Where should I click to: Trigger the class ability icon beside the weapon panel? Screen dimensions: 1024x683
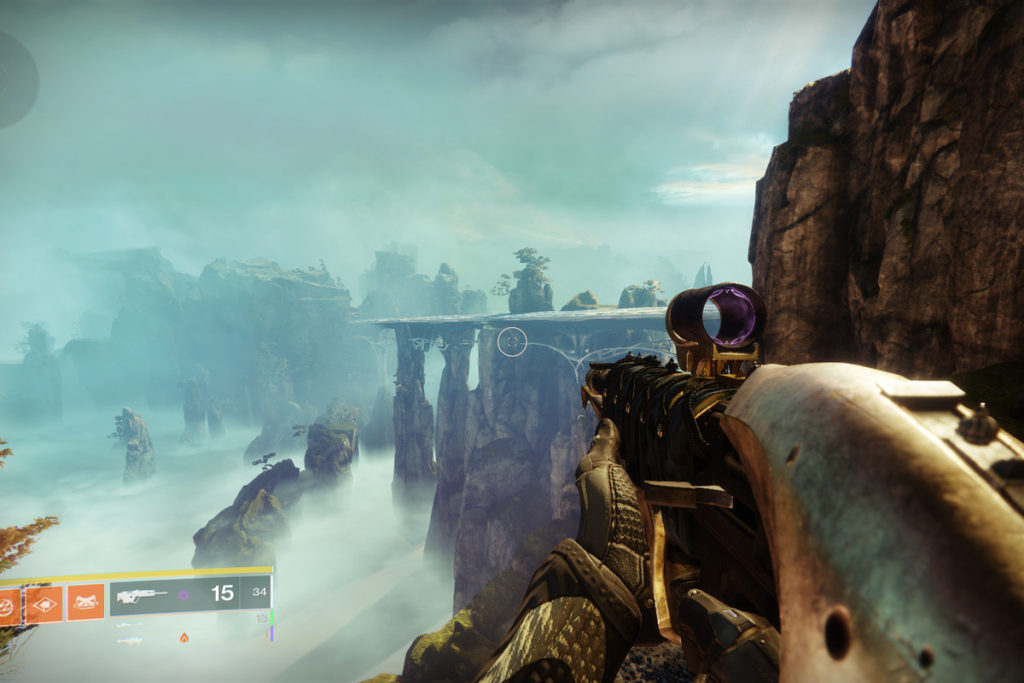pos(86,602)
